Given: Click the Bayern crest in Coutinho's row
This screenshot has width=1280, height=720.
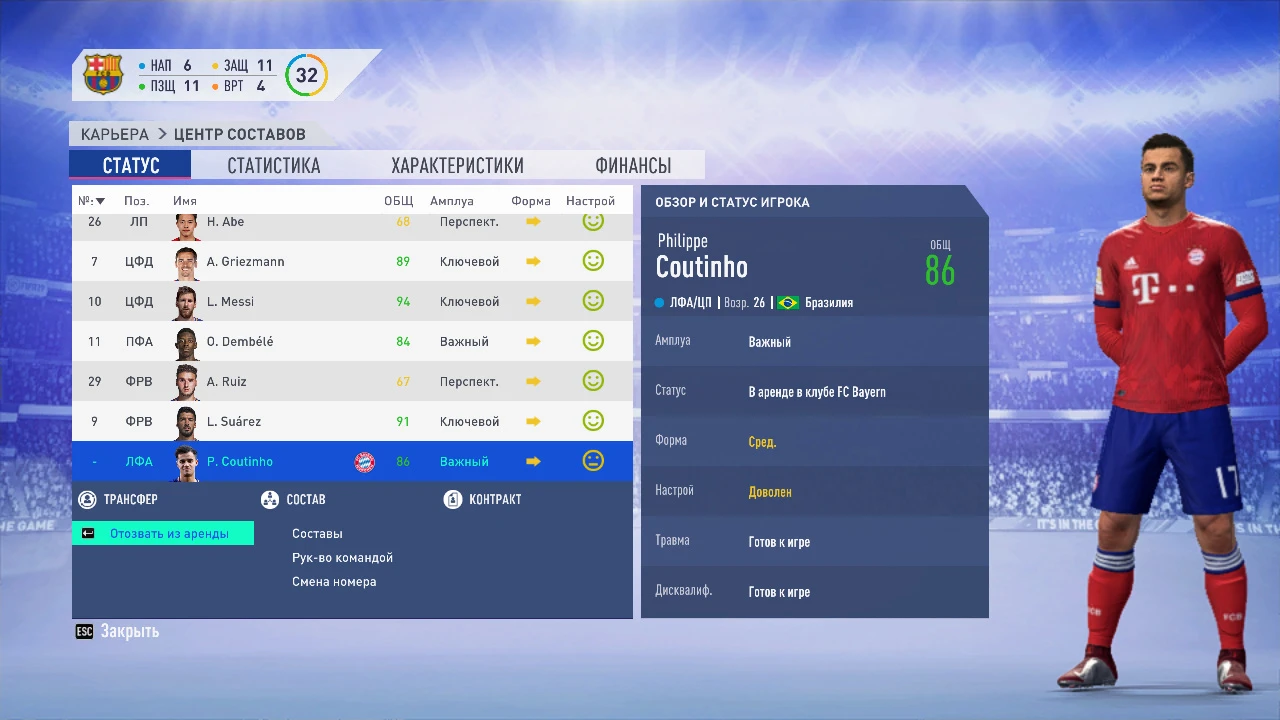Looking at the screenshot, I should [x=364, y=461].
